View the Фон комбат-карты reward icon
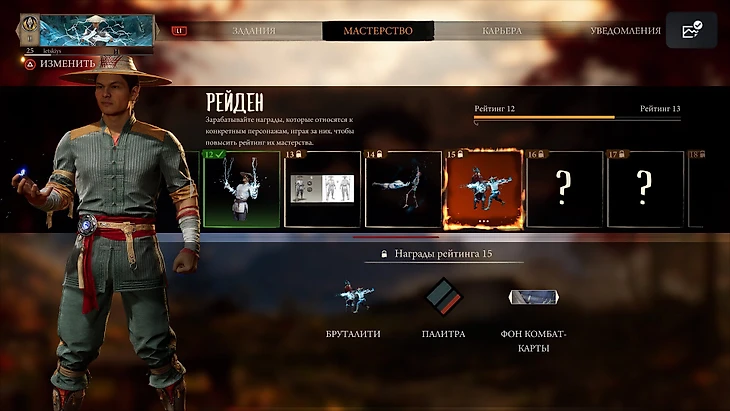 (x=533, y=297)
